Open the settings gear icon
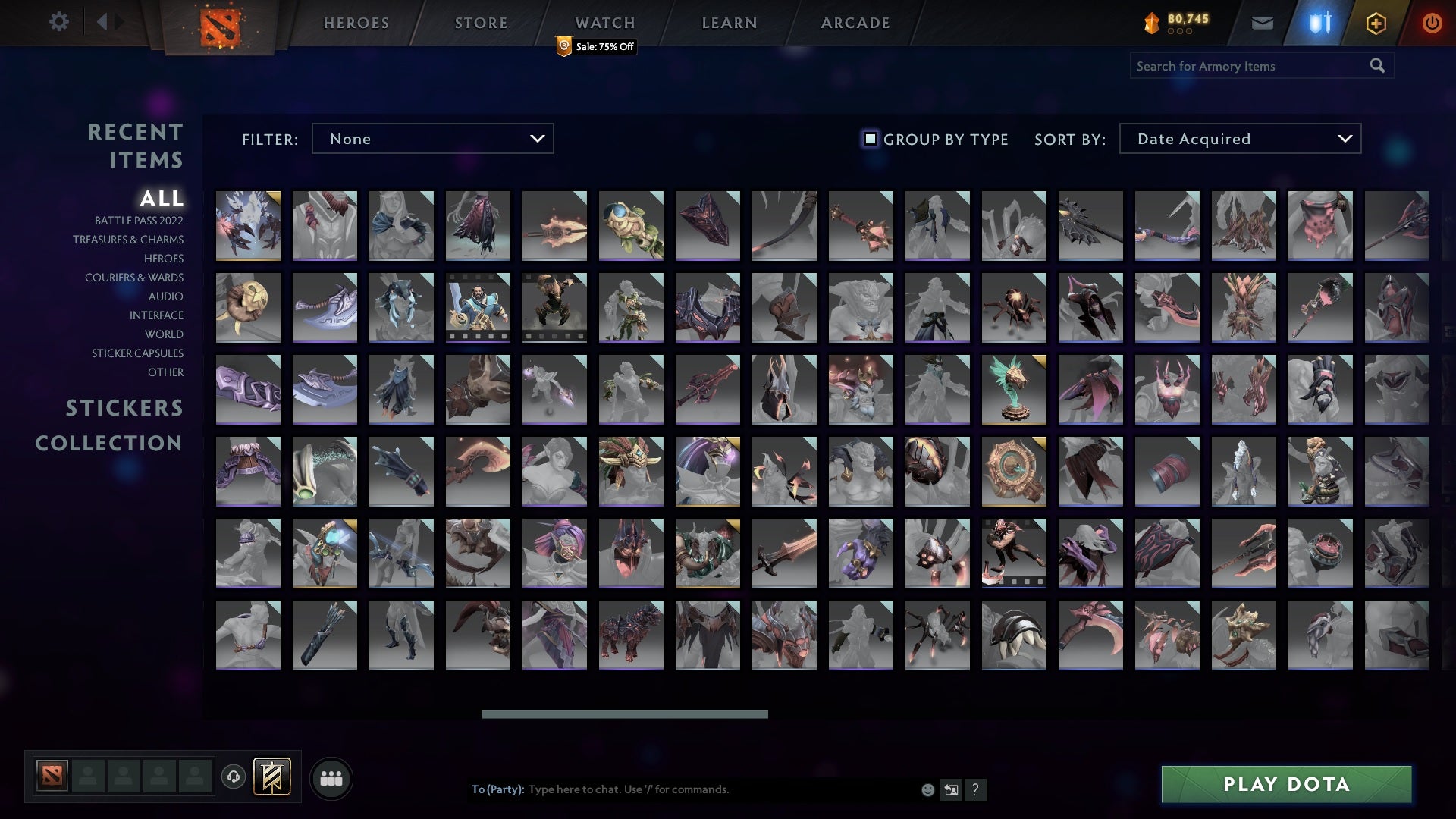 (x=59, y=22)
